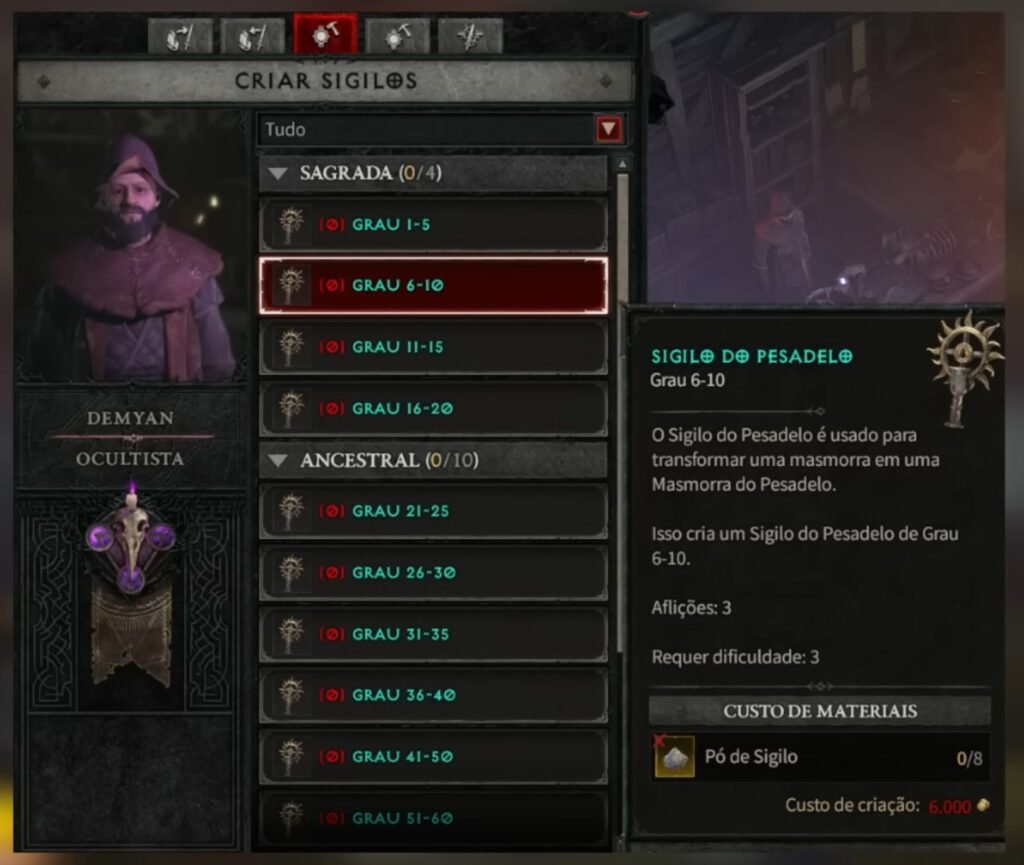Select the Grau 1-5 sigil recipe

tap(433, 225)
